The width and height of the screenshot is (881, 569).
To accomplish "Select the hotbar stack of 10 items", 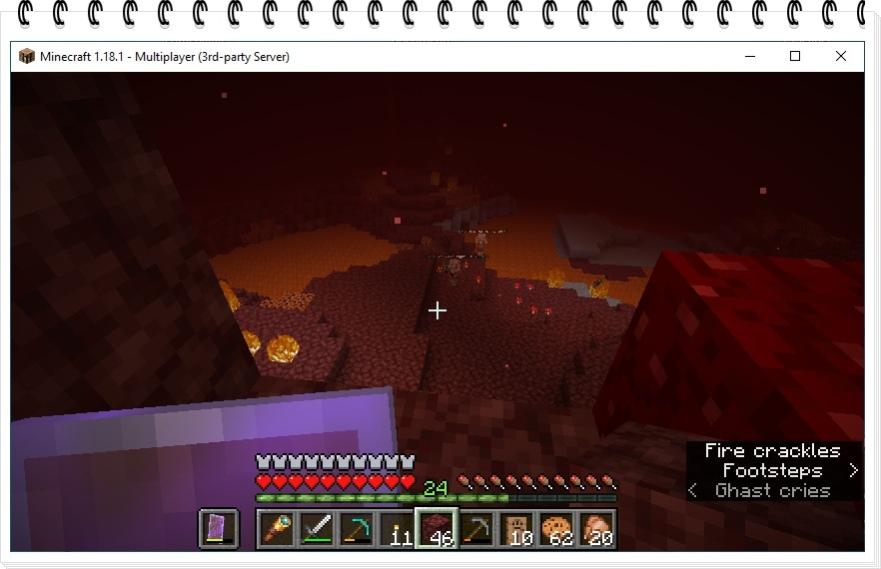I will 517,528.
